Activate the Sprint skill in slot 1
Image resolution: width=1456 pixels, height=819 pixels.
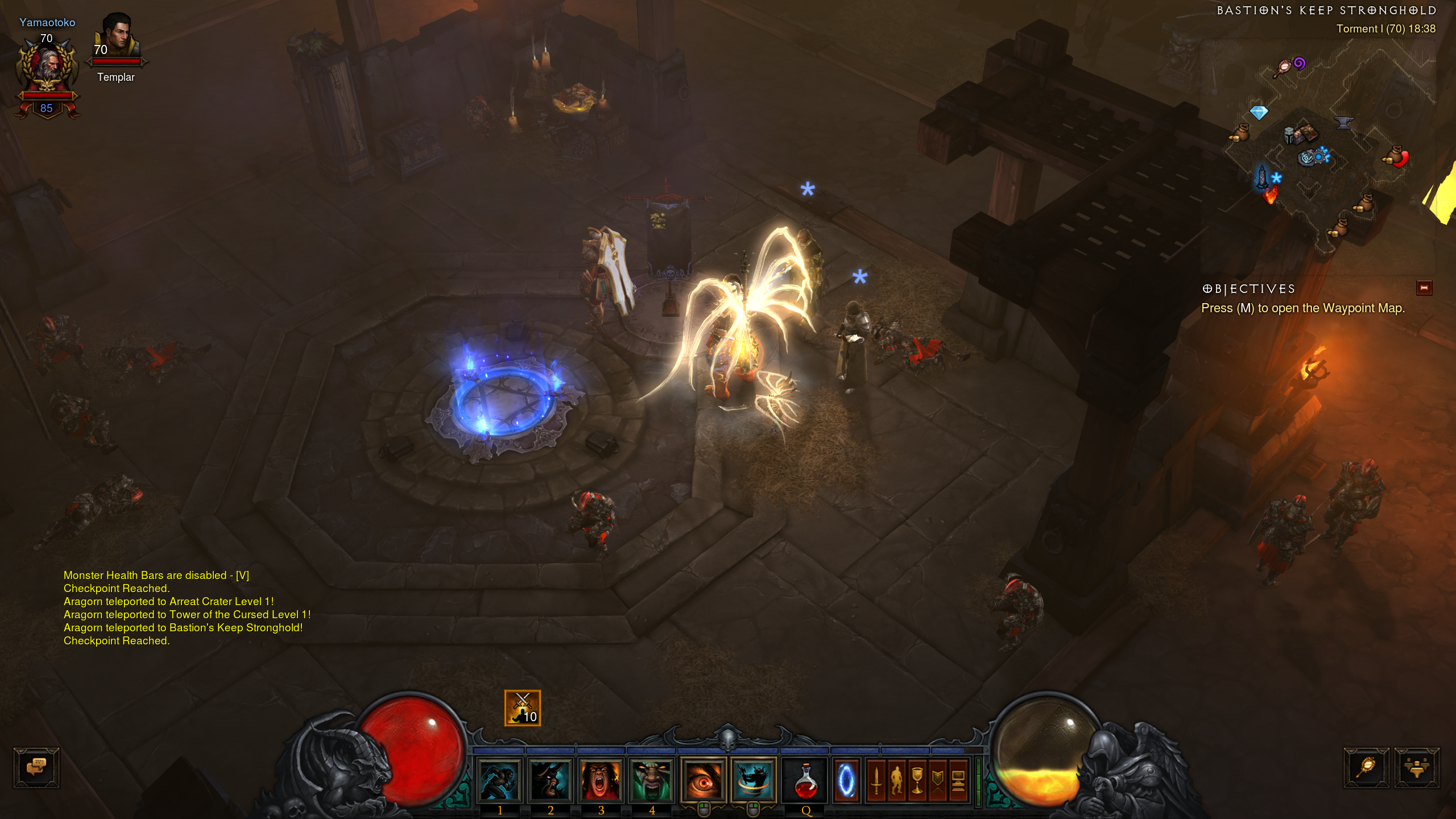(x=499, y=780)
